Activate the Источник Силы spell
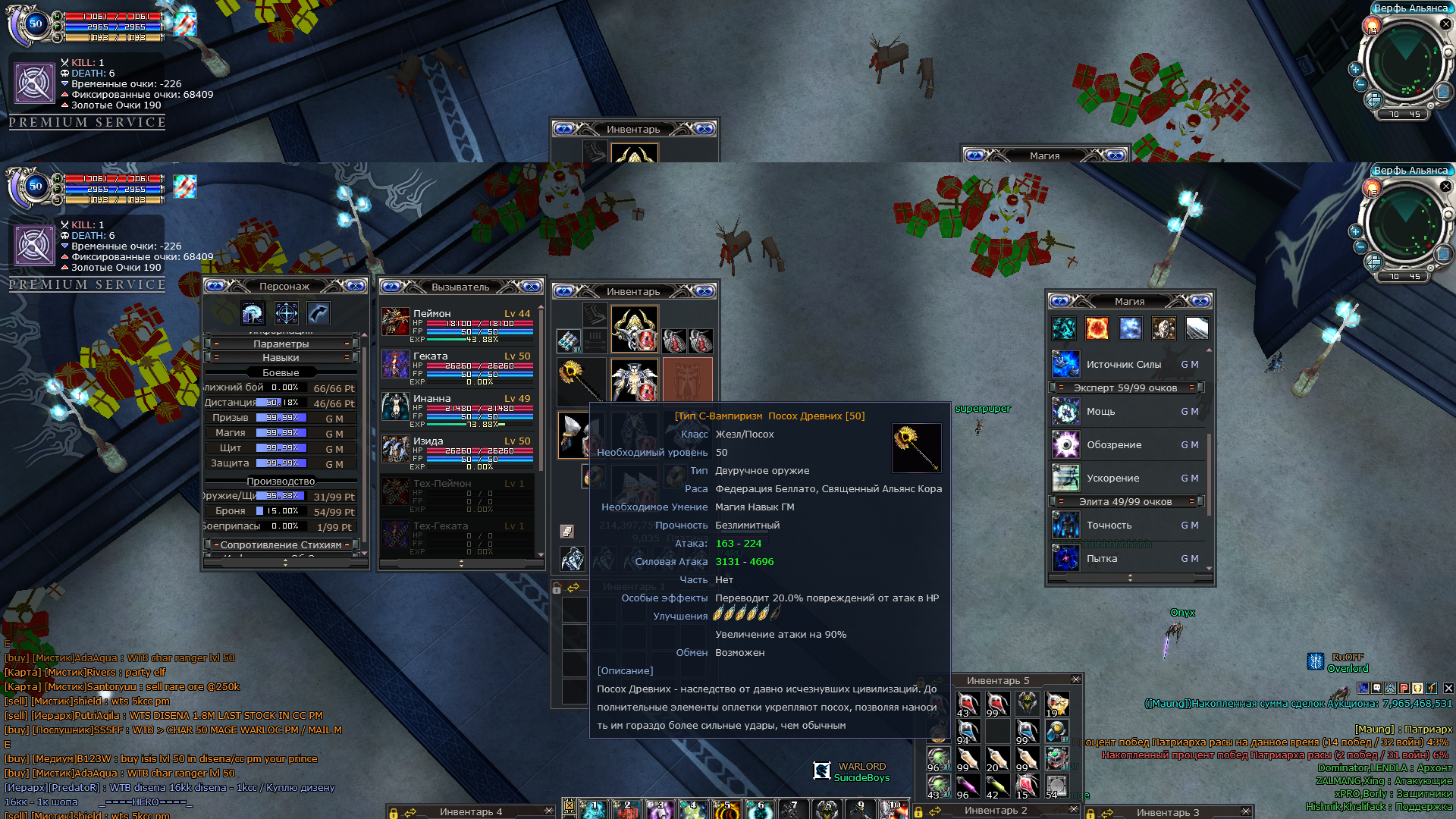The width and height of the screenshot is (1456, 819). 1065,365
